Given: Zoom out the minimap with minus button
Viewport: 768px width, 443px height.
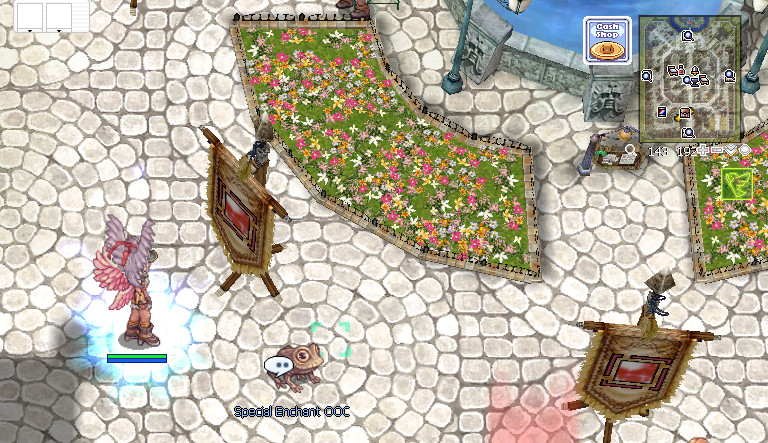Looking at the screenshot, I should (717, 150).
